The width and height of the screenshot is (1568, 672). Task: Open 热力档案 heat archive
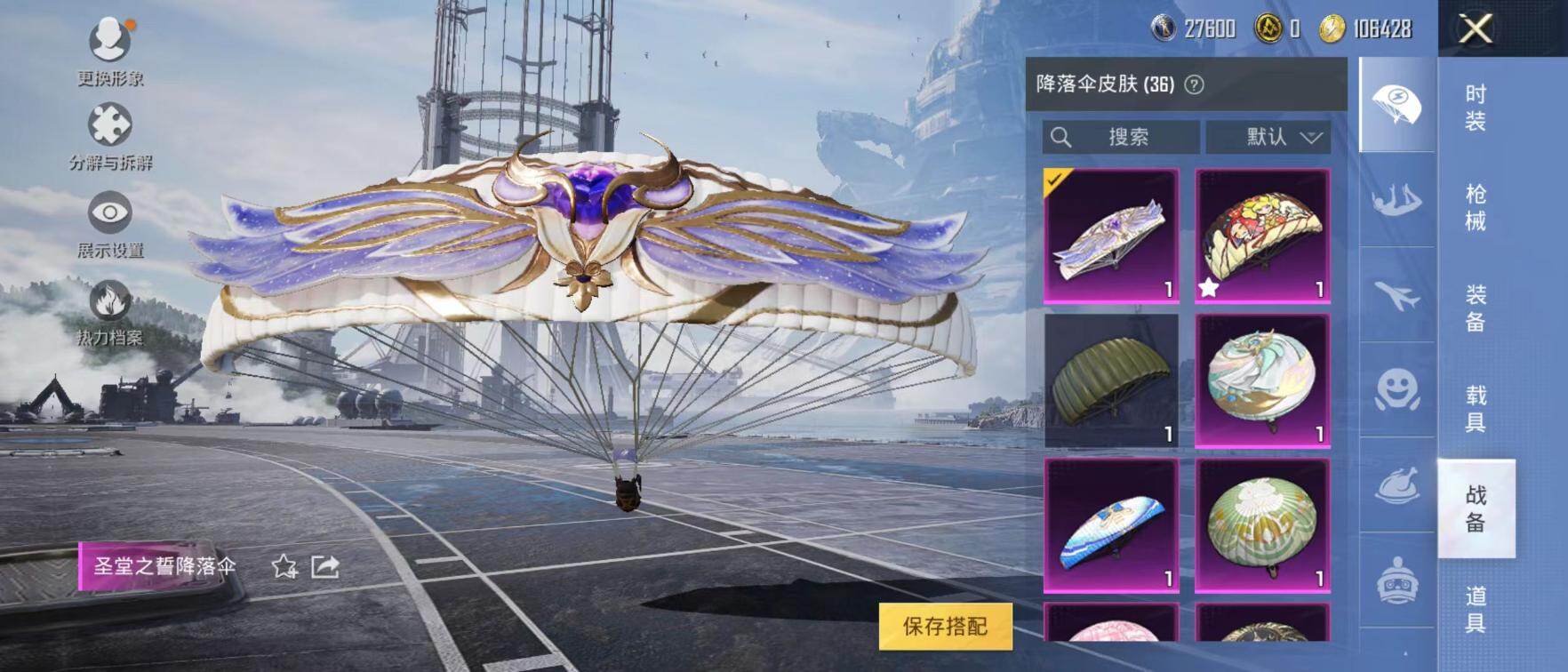pos(110,311)
